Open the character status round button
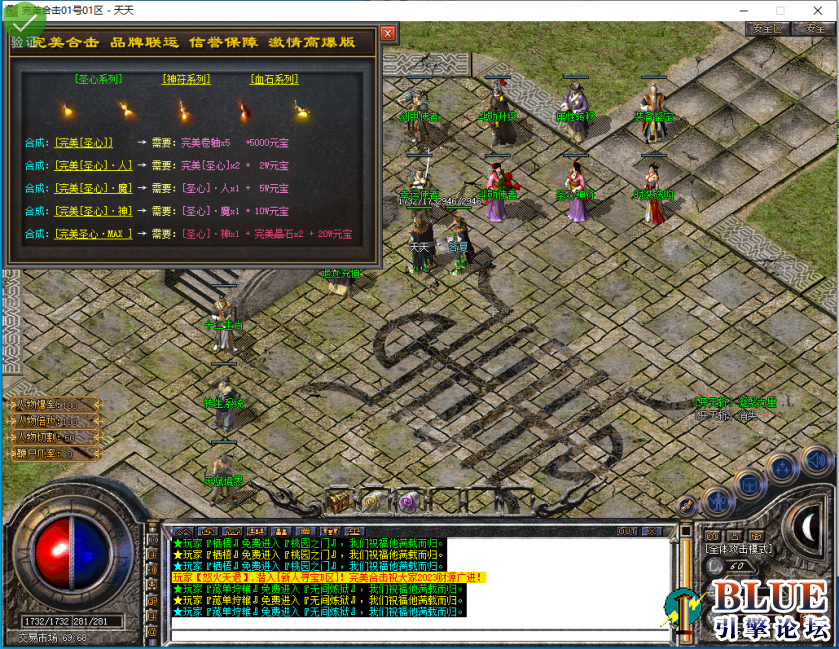 (717, 499)
